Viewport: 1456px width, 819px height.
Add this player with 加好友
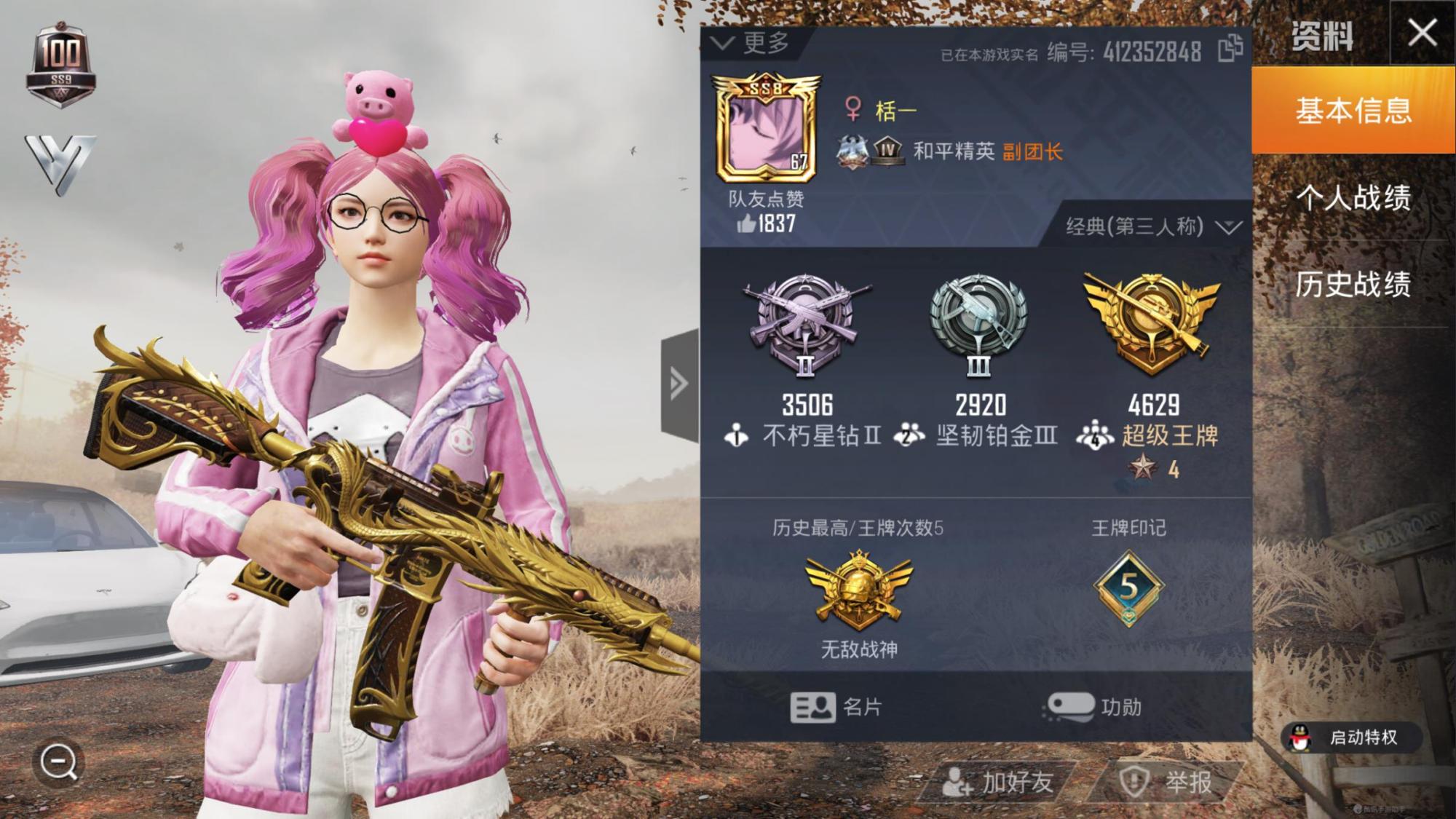[997, 783]
